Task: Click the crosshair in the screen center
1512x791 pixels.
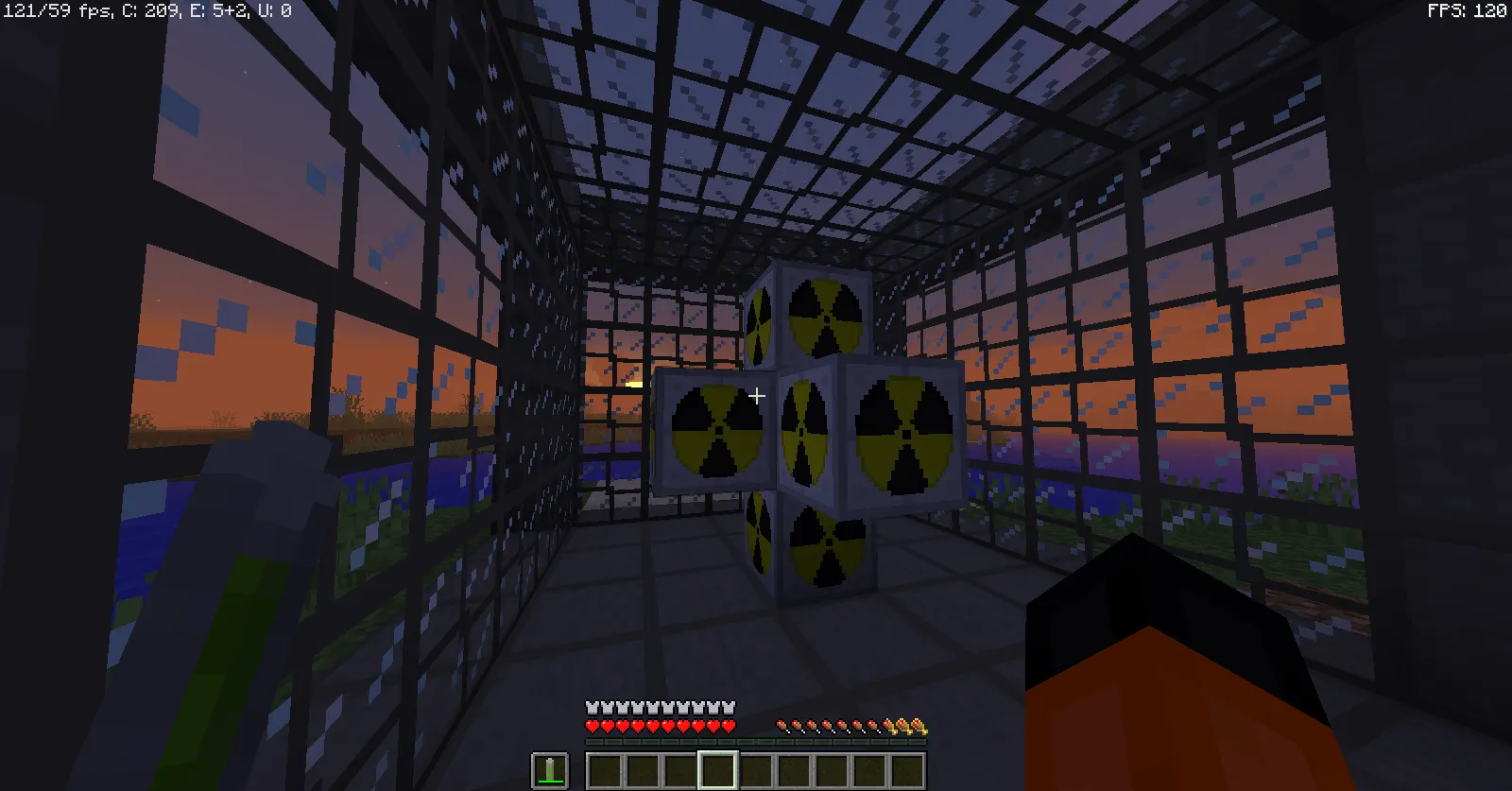Action: coord(756,396)
